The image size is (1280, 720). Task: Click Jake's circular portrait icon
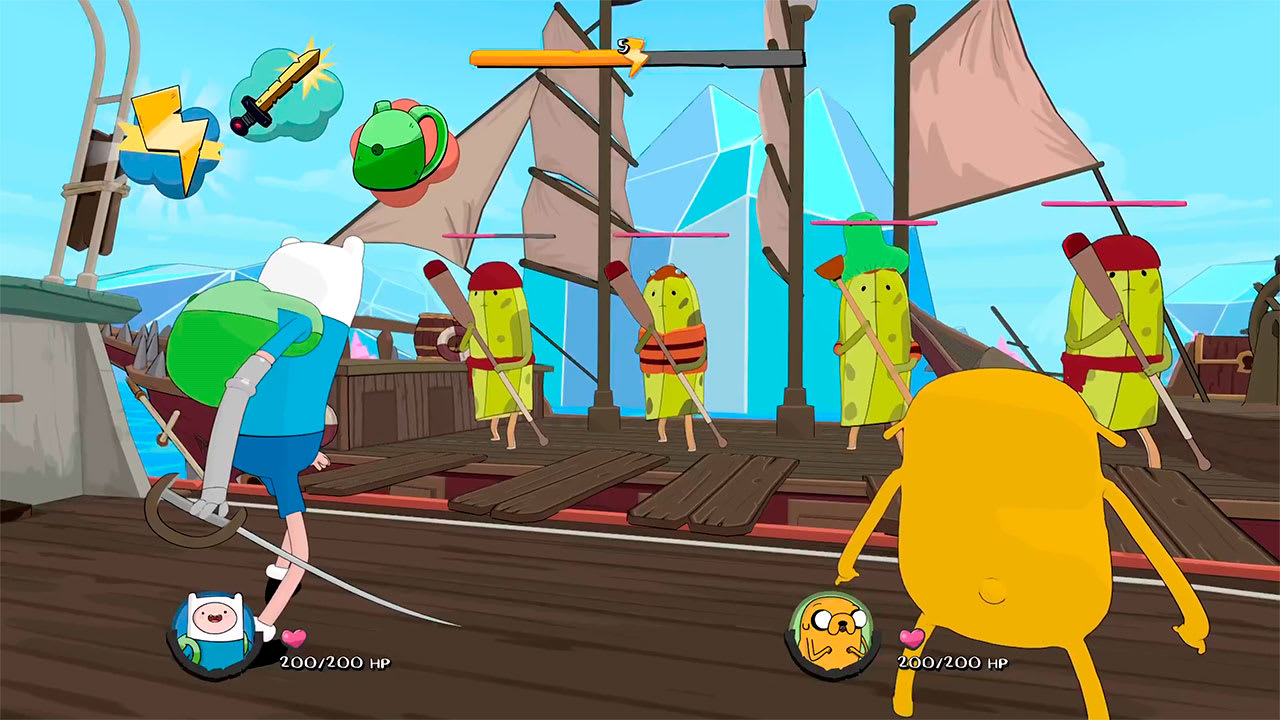(x=833, y=630)
